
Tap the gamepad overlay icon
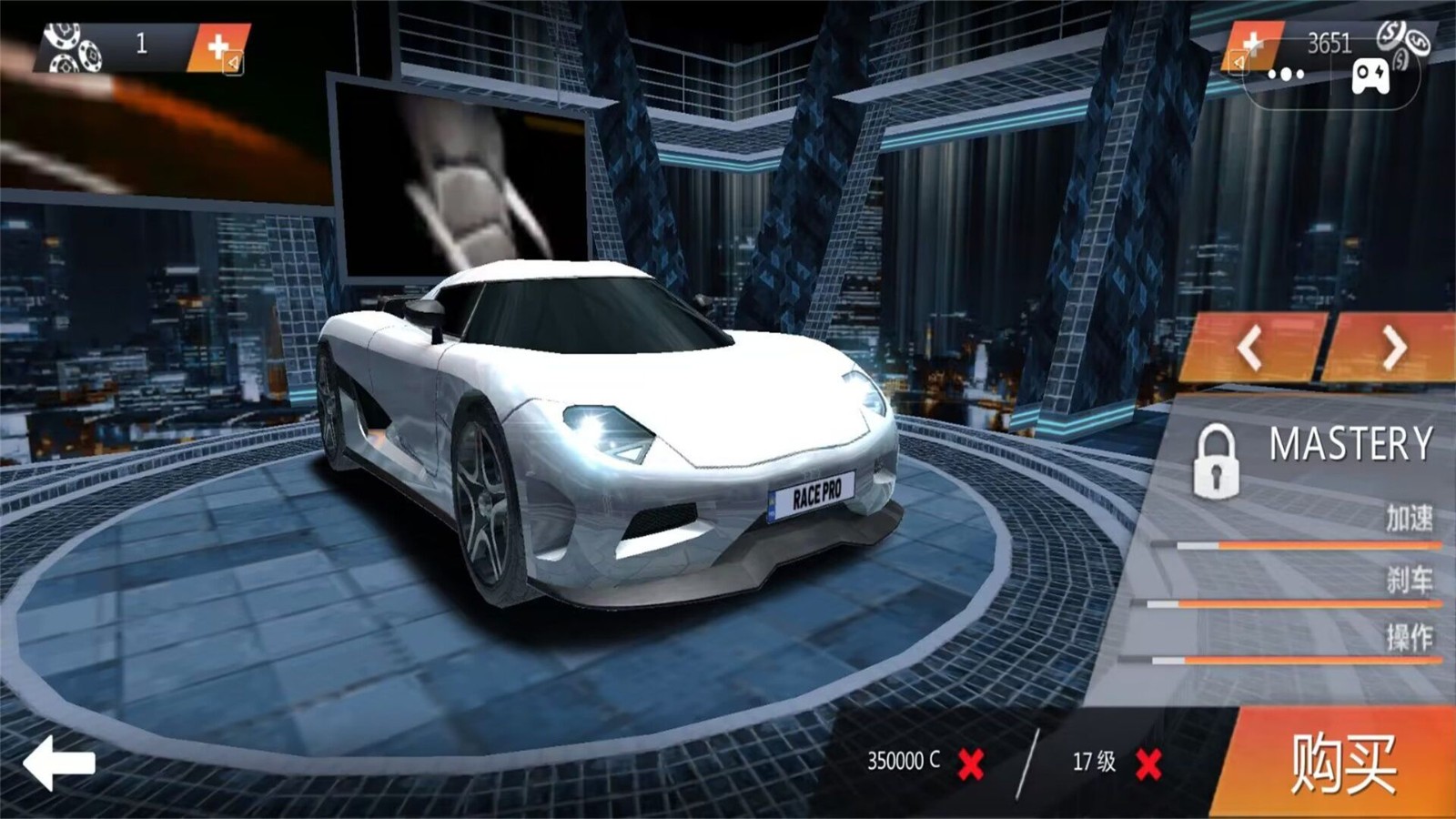pos(1370,76)
